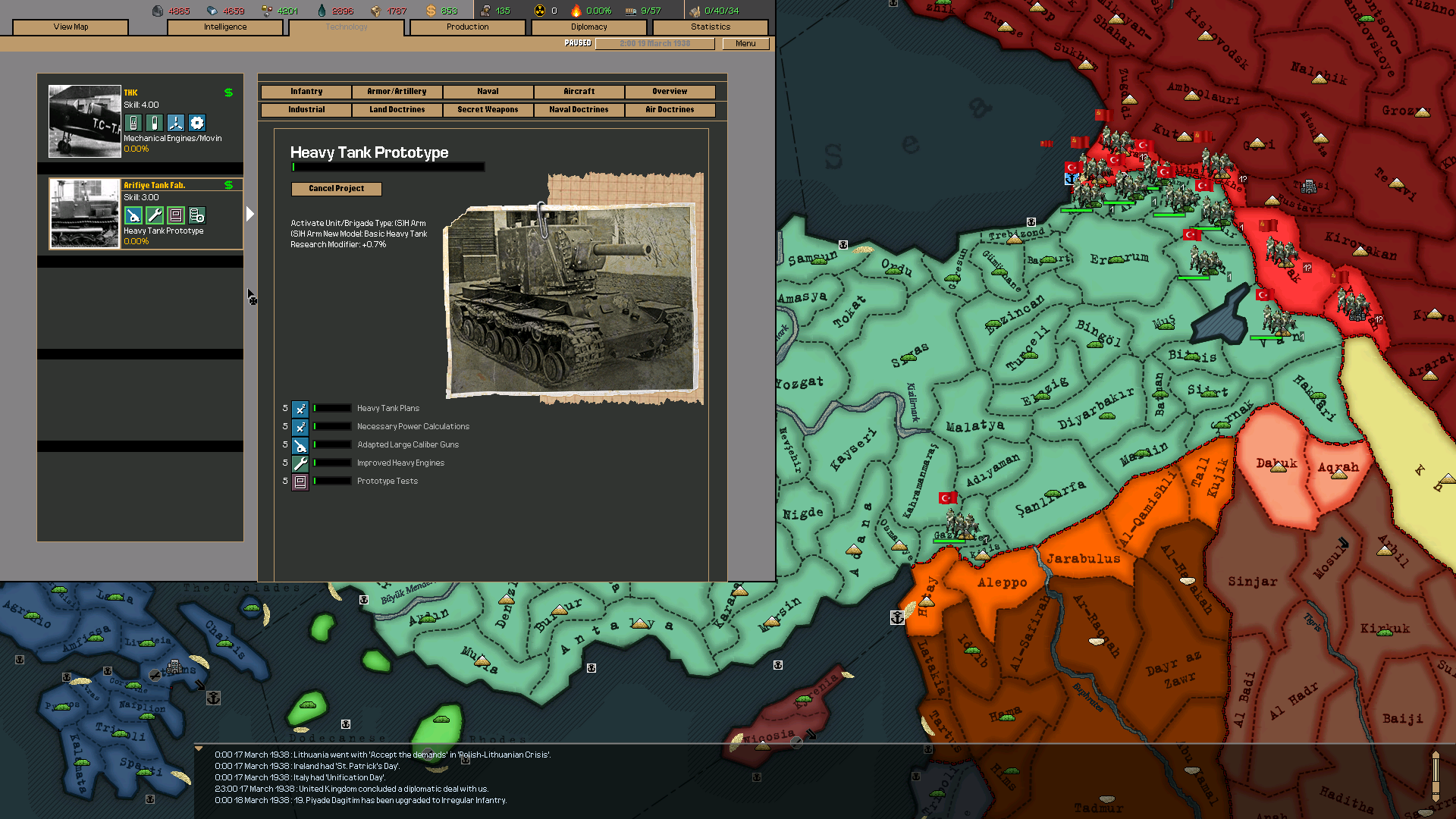
Task: Click the oil resource icon in the top bar
Action: 323,11
